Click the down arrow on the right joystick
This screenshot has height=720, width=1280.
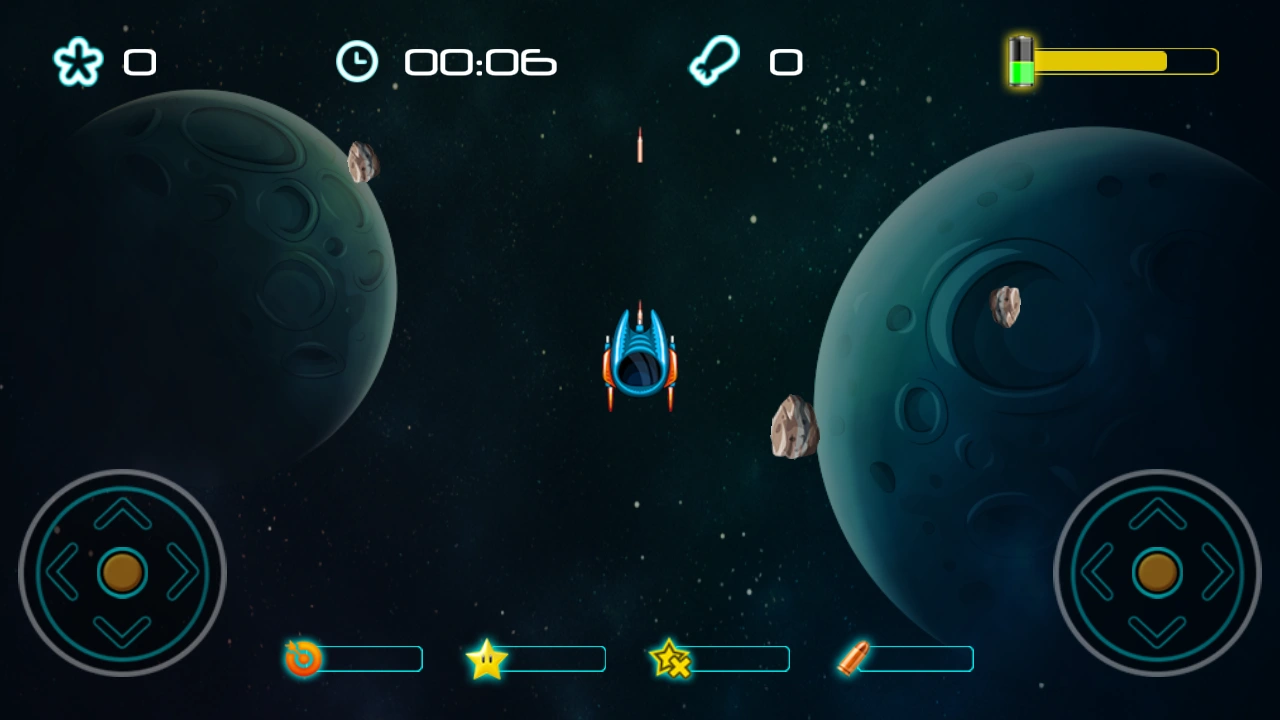1157,632
